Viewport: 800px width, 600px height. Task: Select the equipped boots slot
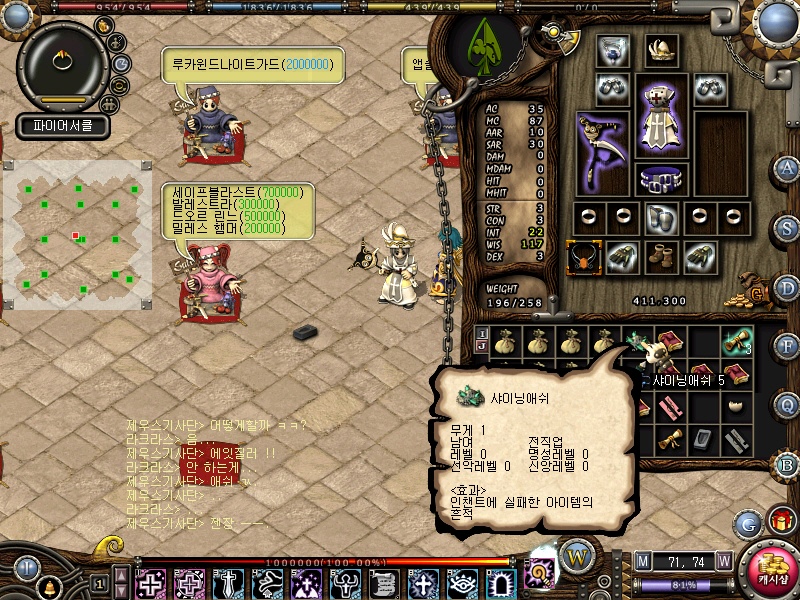click(x=661, y=257)
